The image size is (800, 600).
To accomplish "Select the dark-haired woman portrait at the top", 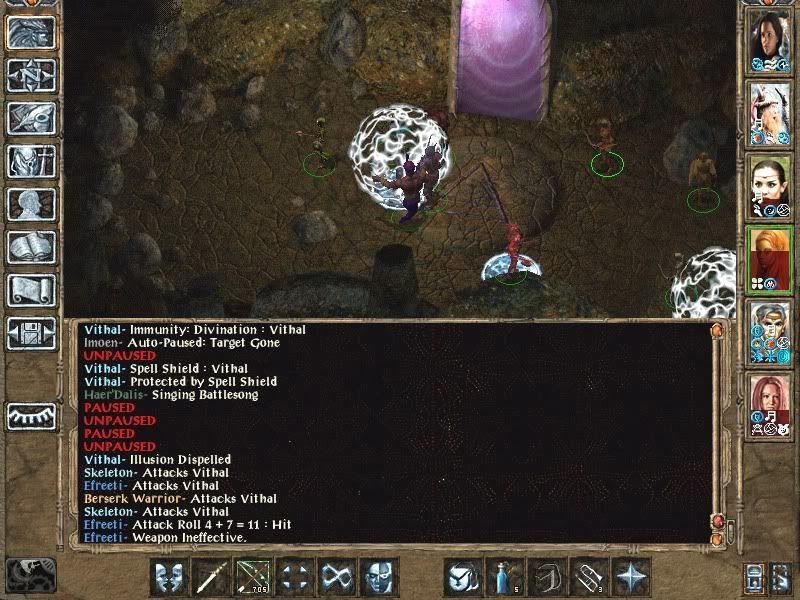I will pyautogui.click(x=770, y=40).
